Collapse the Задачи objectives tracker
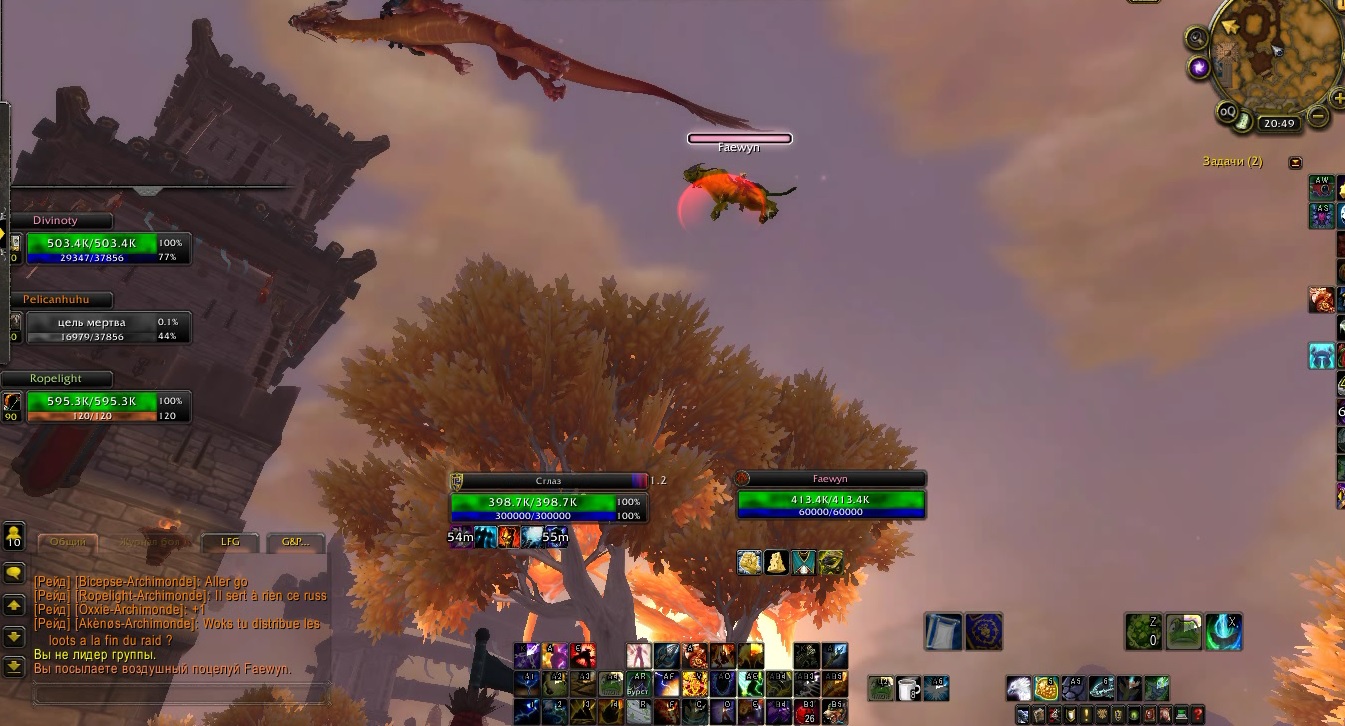The height and width of the screenshot is (726, 1345). tap(1296, 162)
